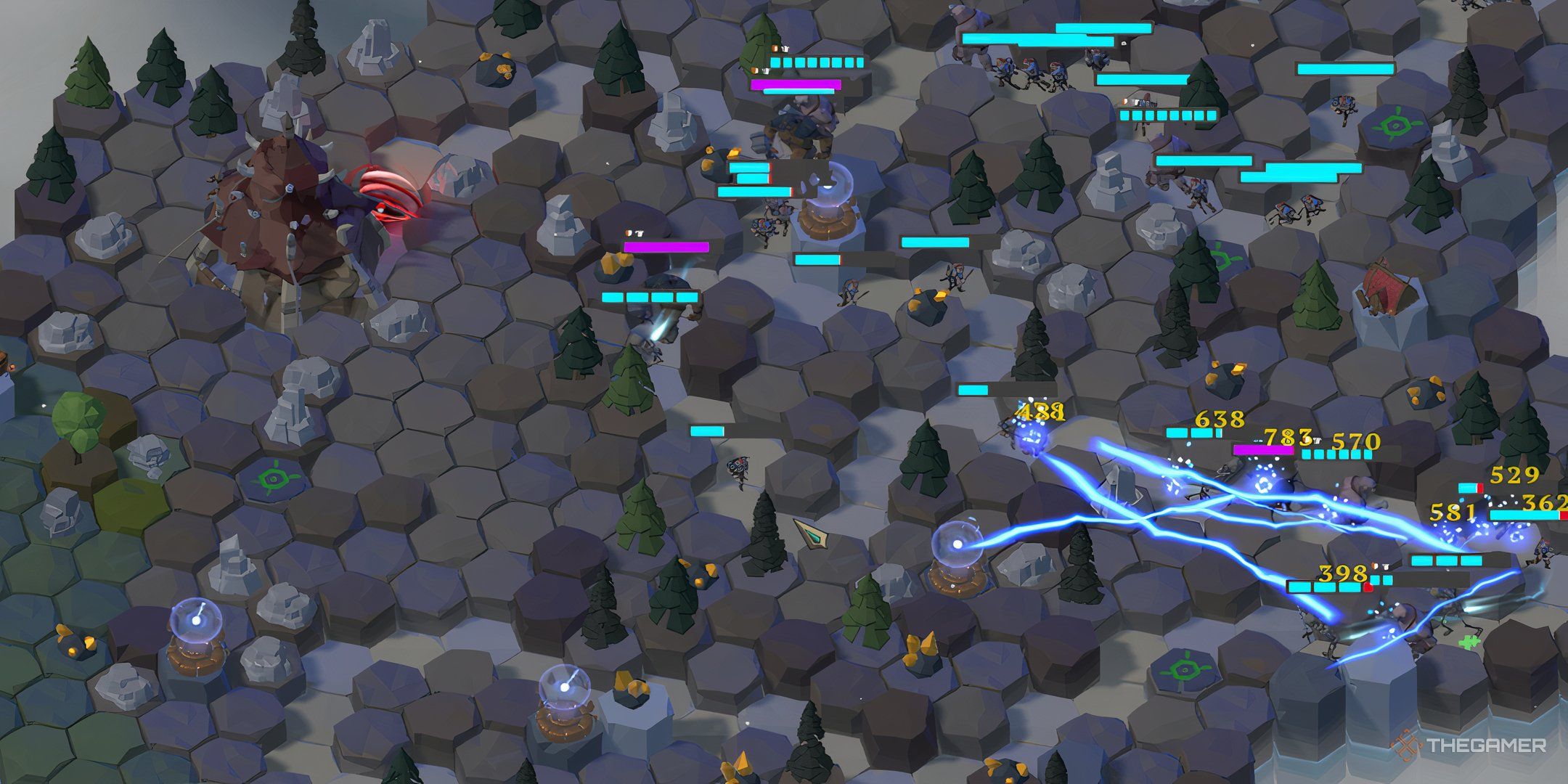Click the eight-segment health bar near the top-right
The width and height of the screenshot is (1568, 784).
click(1169, 114)
